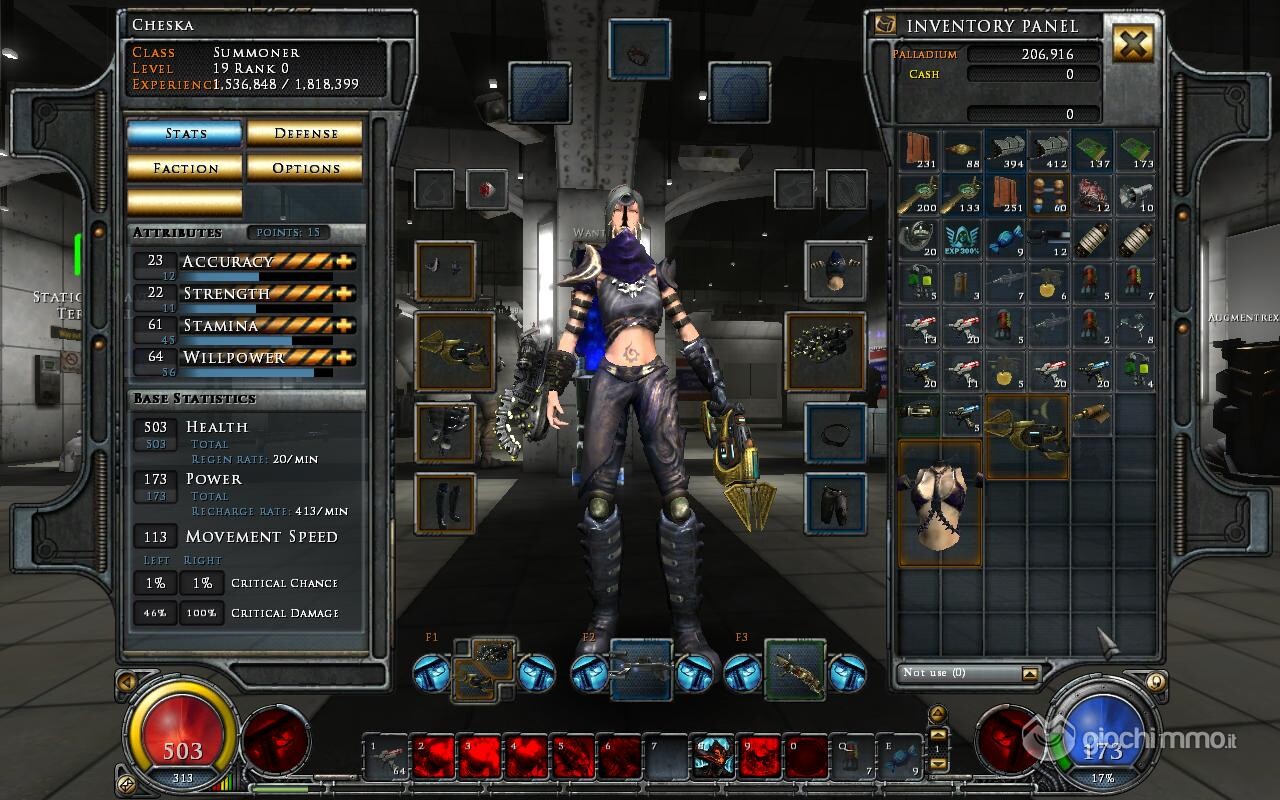Image resolution: width=1280 pixels, height=800 pixels.
Task: Select the Options tab
Action: pyautogui.click(x=305, y=168)
